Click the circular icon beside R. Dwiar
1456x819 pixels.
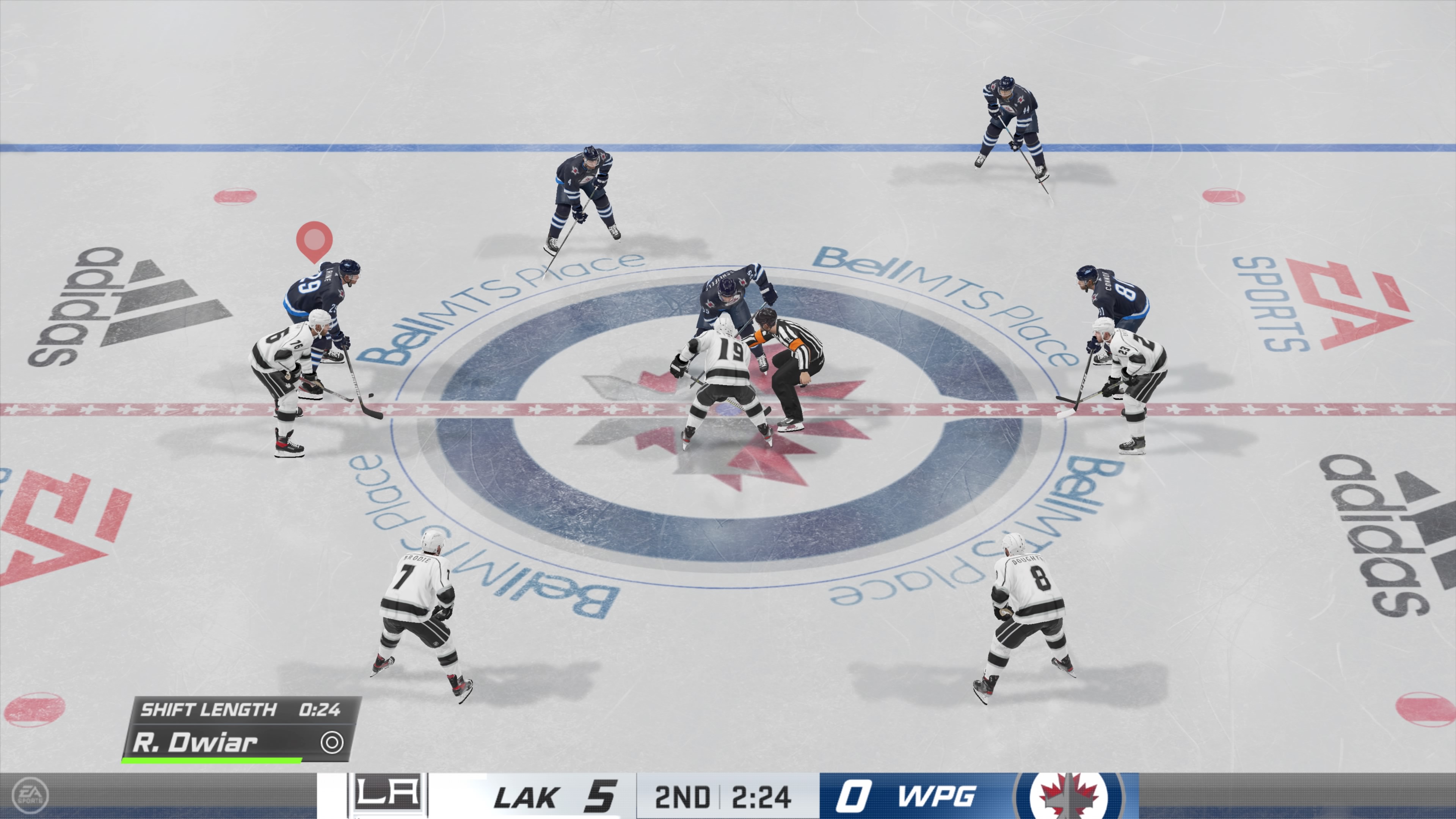click(332, 743)
